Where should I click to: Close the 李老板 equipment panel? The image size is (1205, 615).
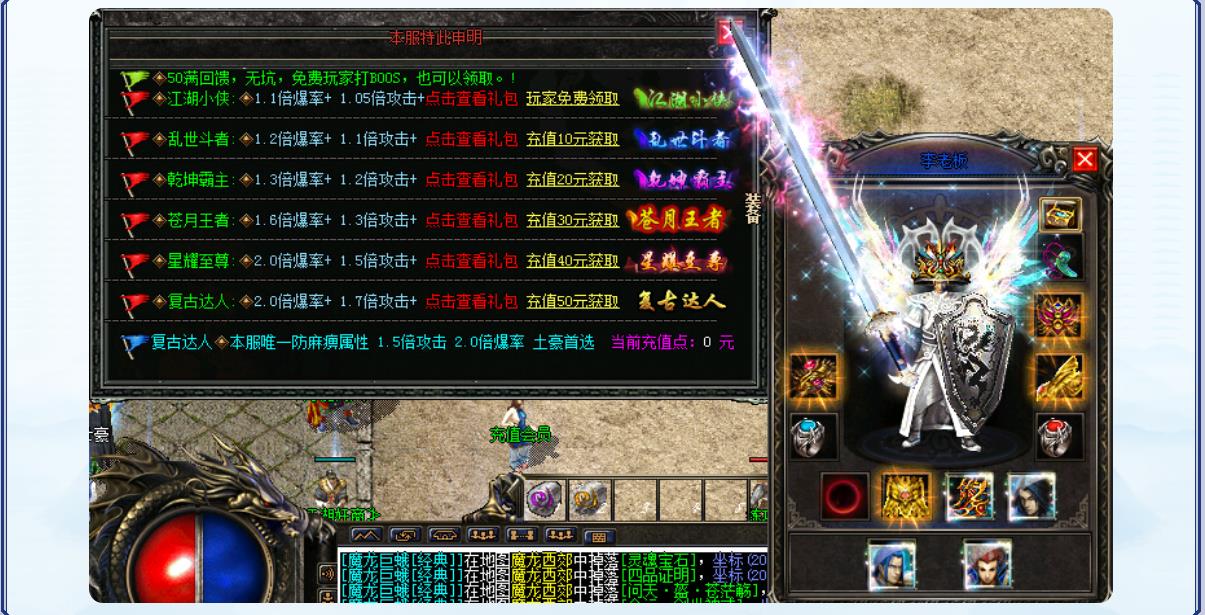pos(1085,159)
